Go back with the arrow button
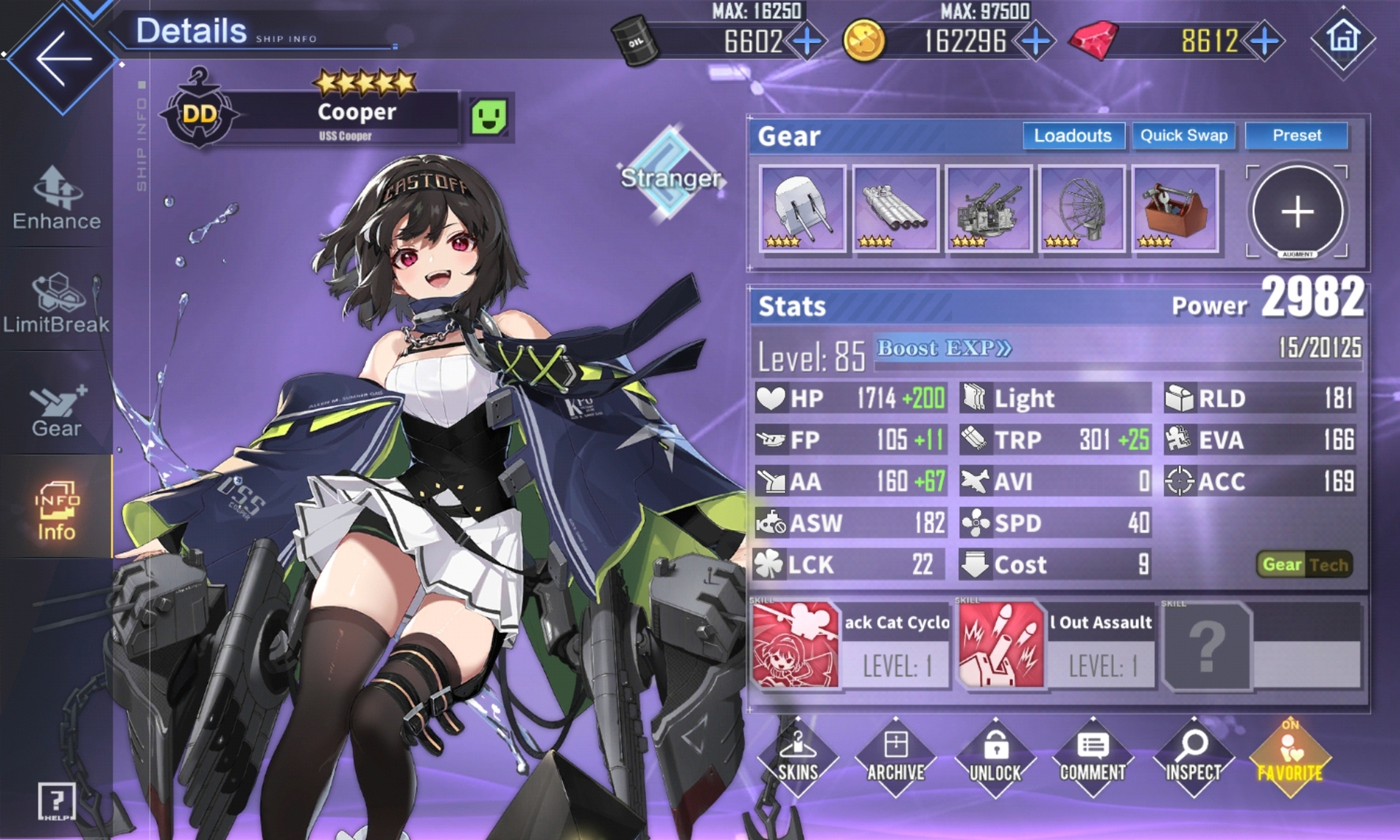 click(x=63, y=58)
